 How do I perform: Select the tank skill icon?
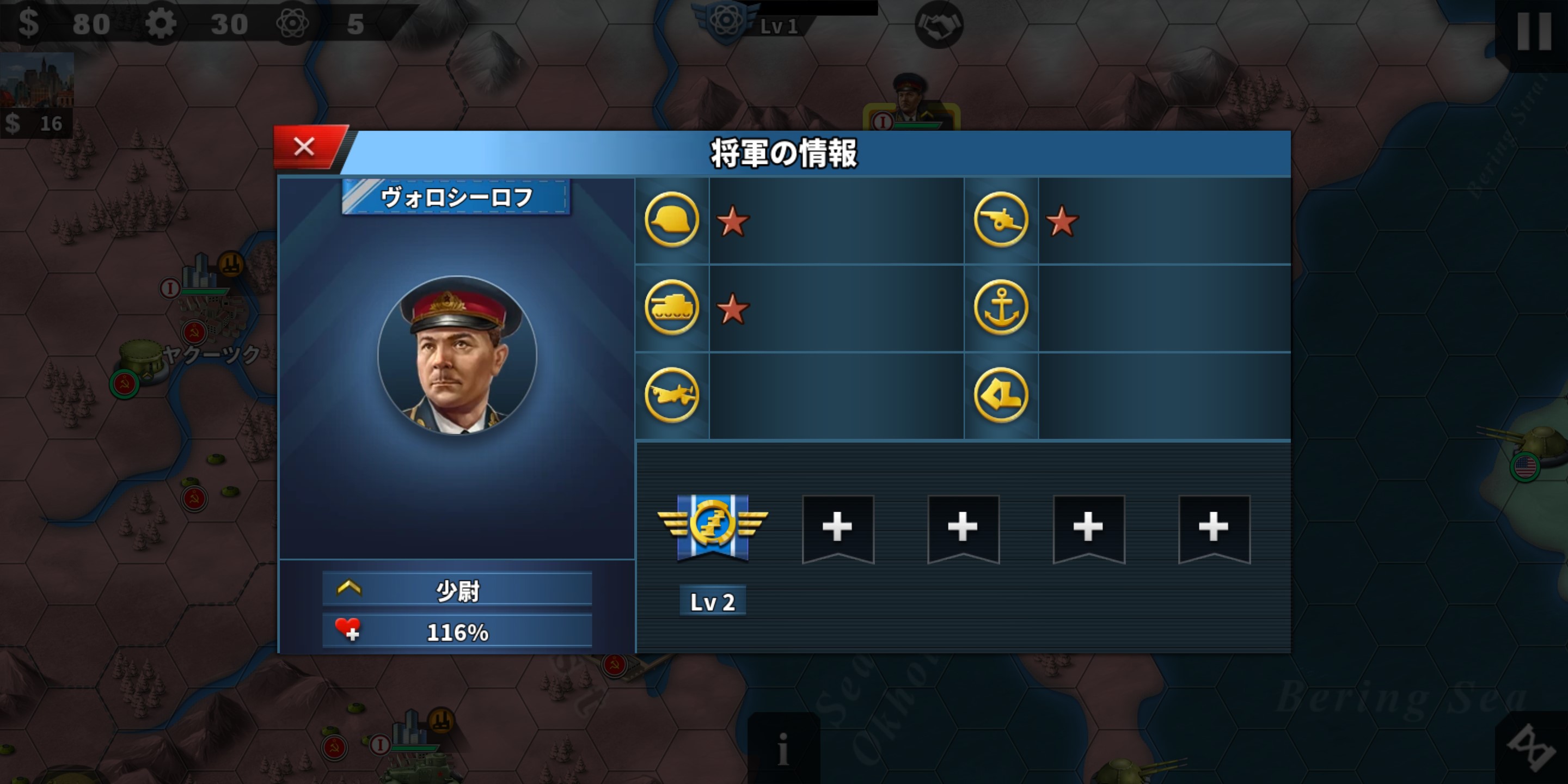pyautogui.click(x=671, y=309)
